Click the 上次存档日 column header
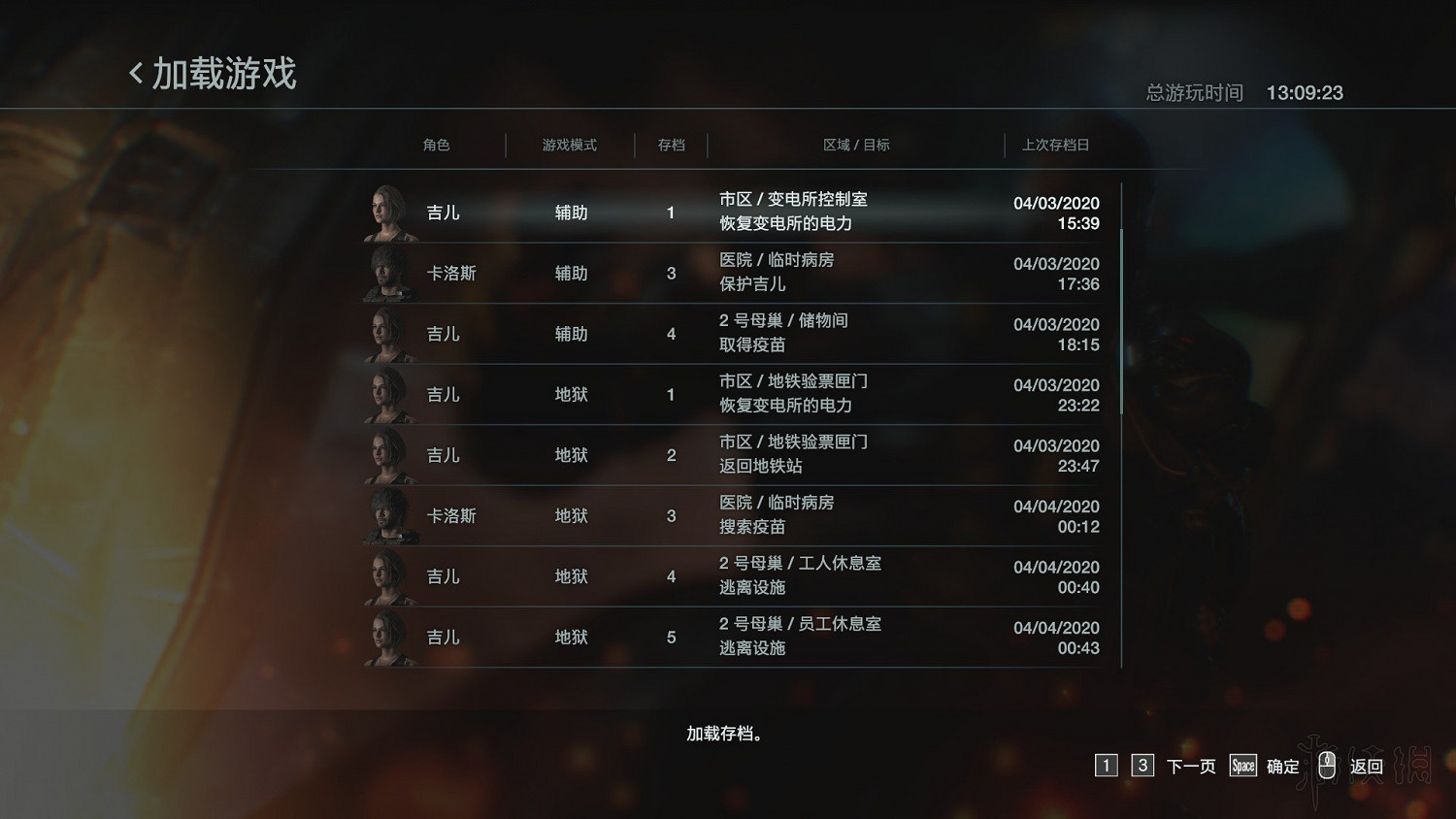 [1056, 145]
